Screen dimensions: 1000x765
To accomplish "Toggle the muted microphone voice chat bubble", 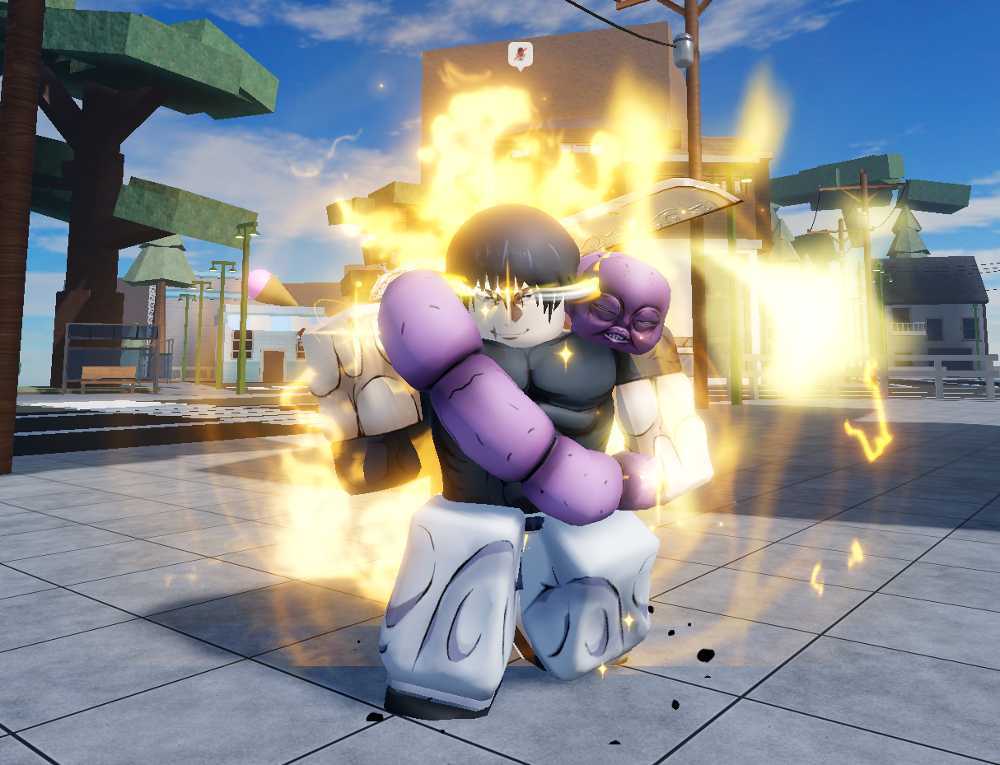I will [x=520, y=54].
